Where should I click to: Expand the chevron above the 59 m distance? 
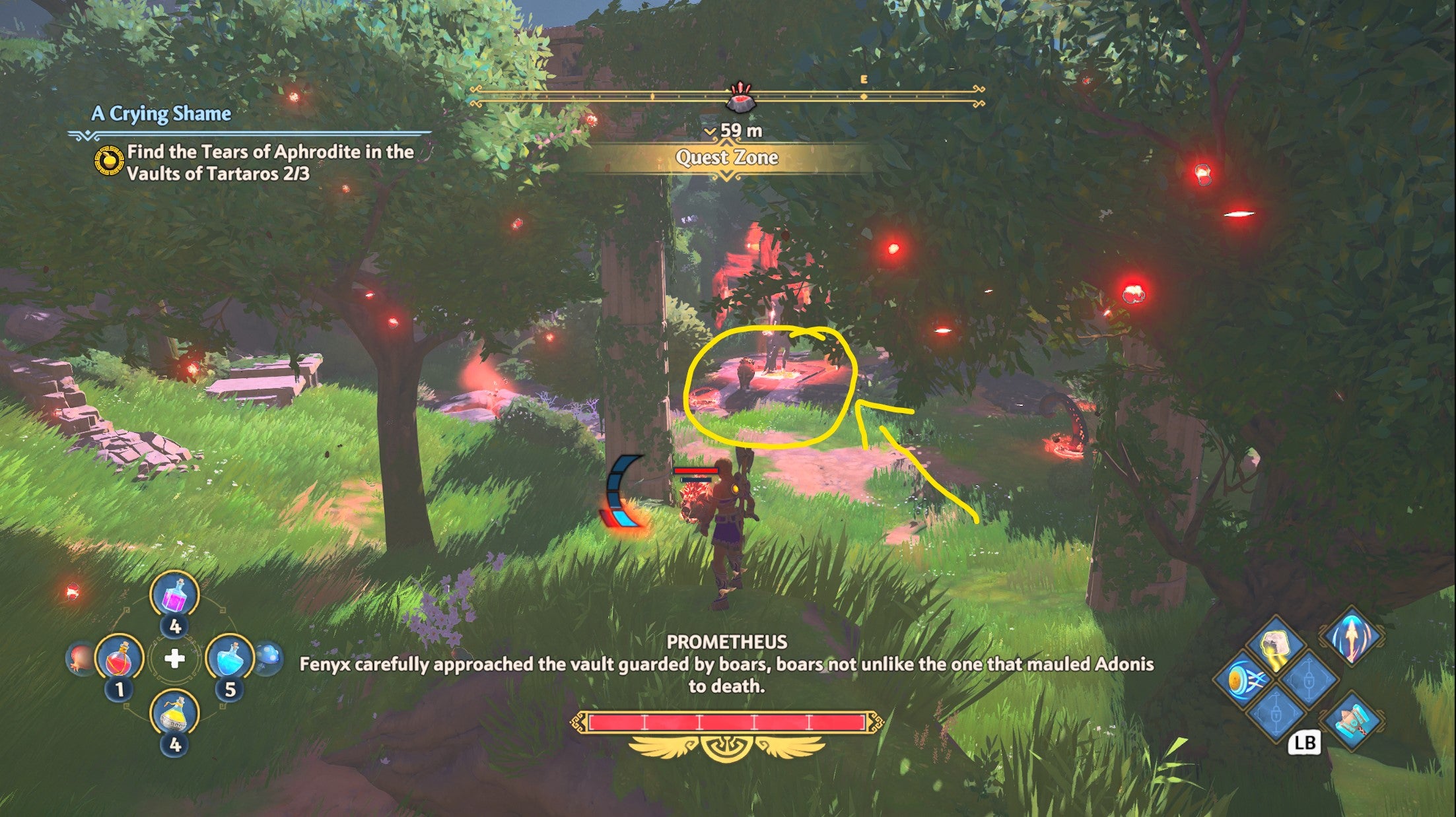coord(711,131)
